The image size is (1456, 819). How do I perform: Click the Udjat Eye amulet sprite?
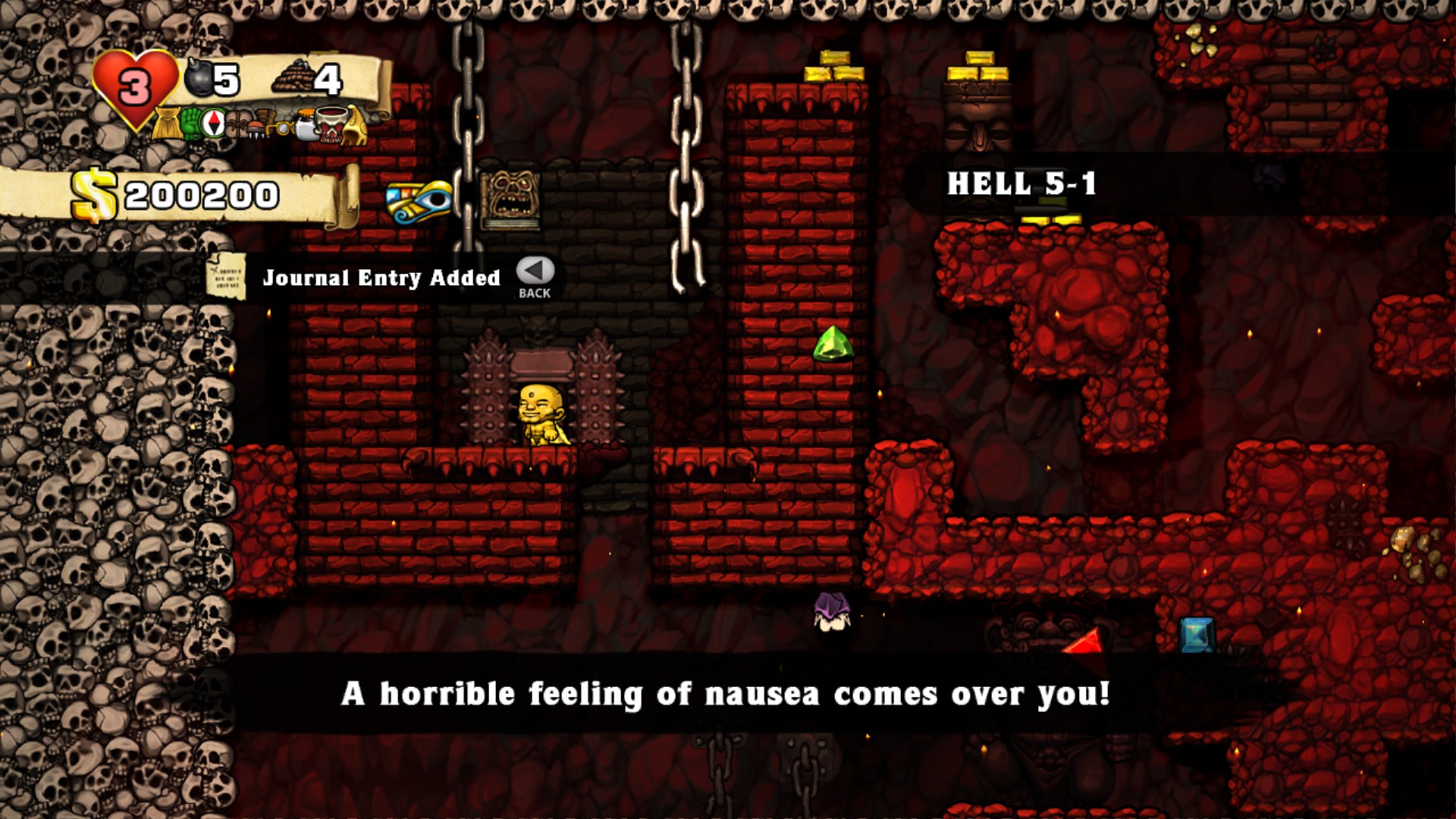(417, 201)
